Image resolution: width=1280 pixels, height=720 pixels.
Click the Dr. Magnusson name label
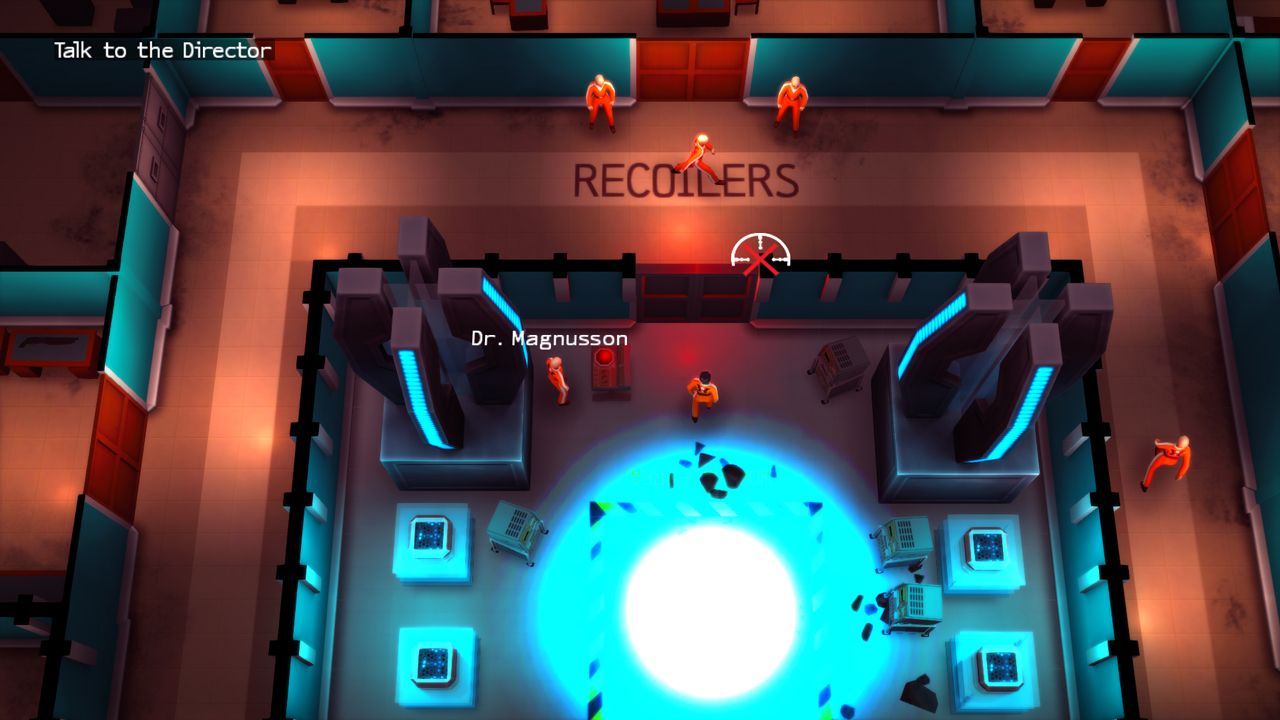click(x=548, y=339)
